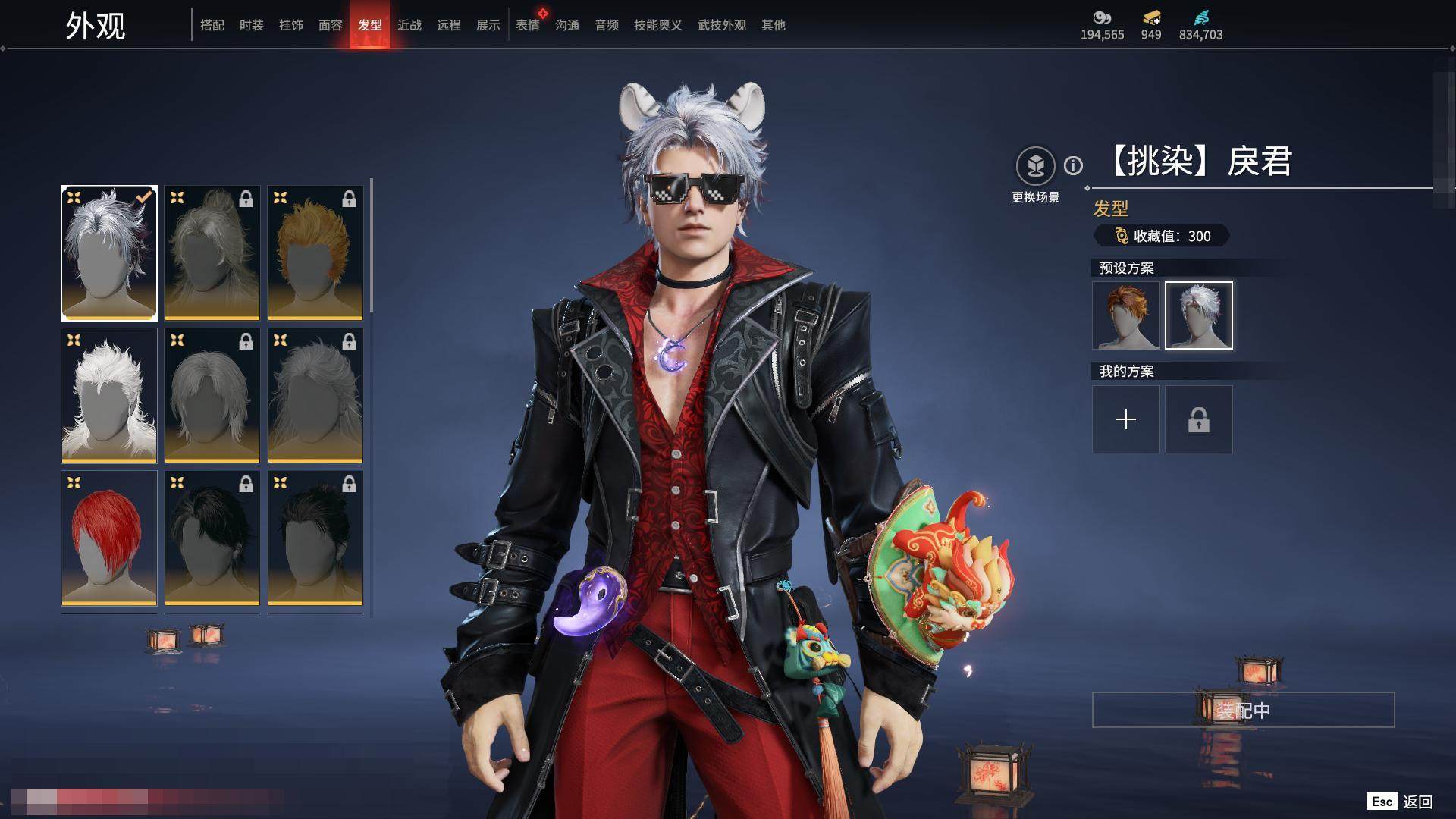Select the red side-swept hairstyle

109,538
